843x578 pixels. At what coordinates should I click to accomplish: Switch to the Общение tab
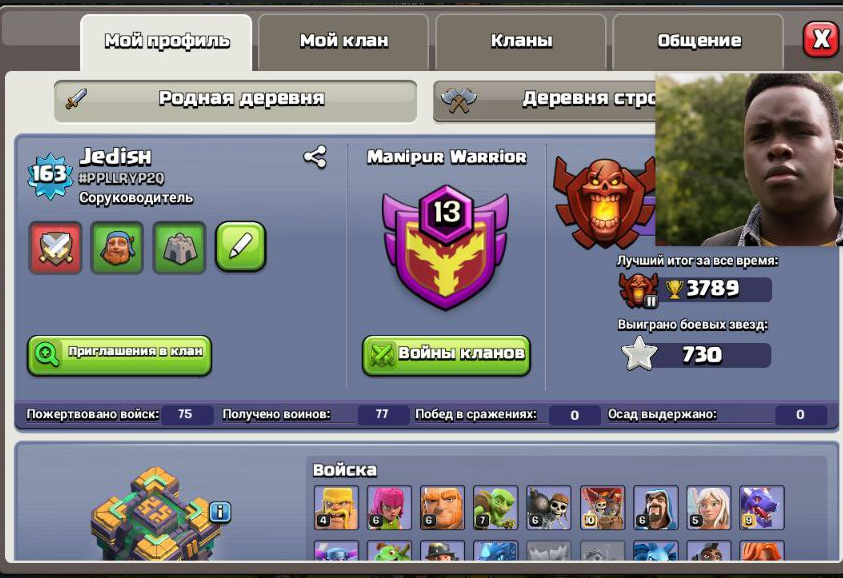pyautogui.click(x=698, y=42)
